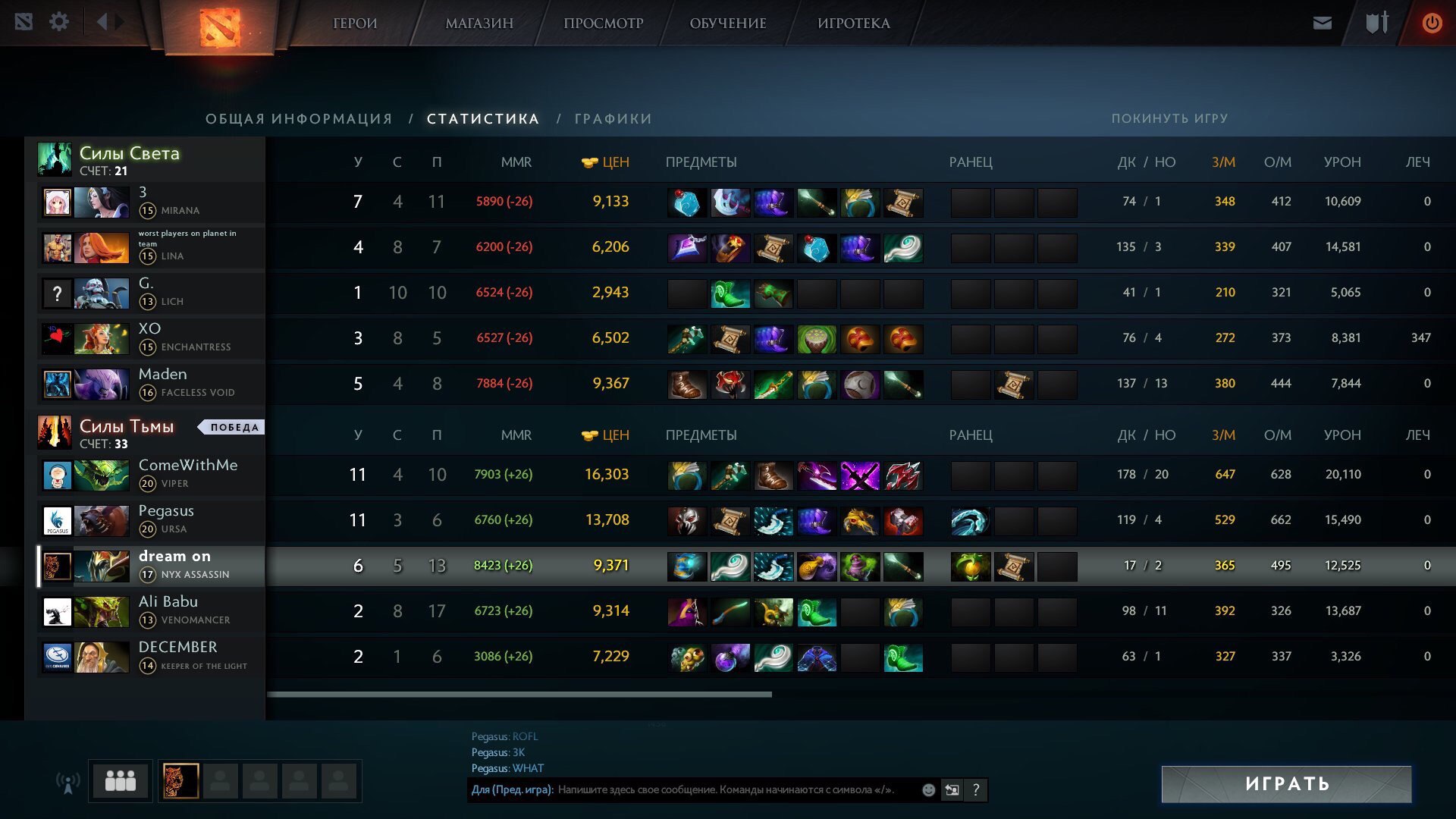
Task: Show the Графики tab
Action: pos(613,119)
